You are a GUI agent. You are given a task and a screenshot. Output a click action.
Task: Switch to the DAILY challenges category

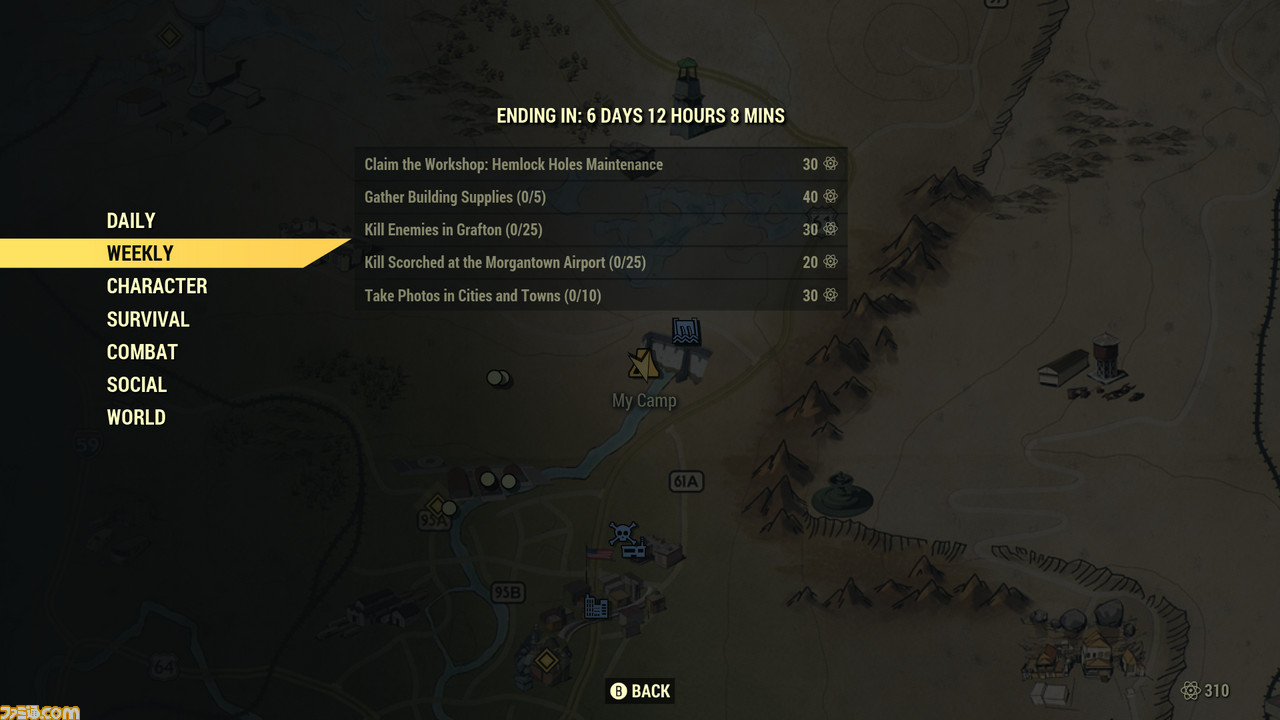[131, 220]
